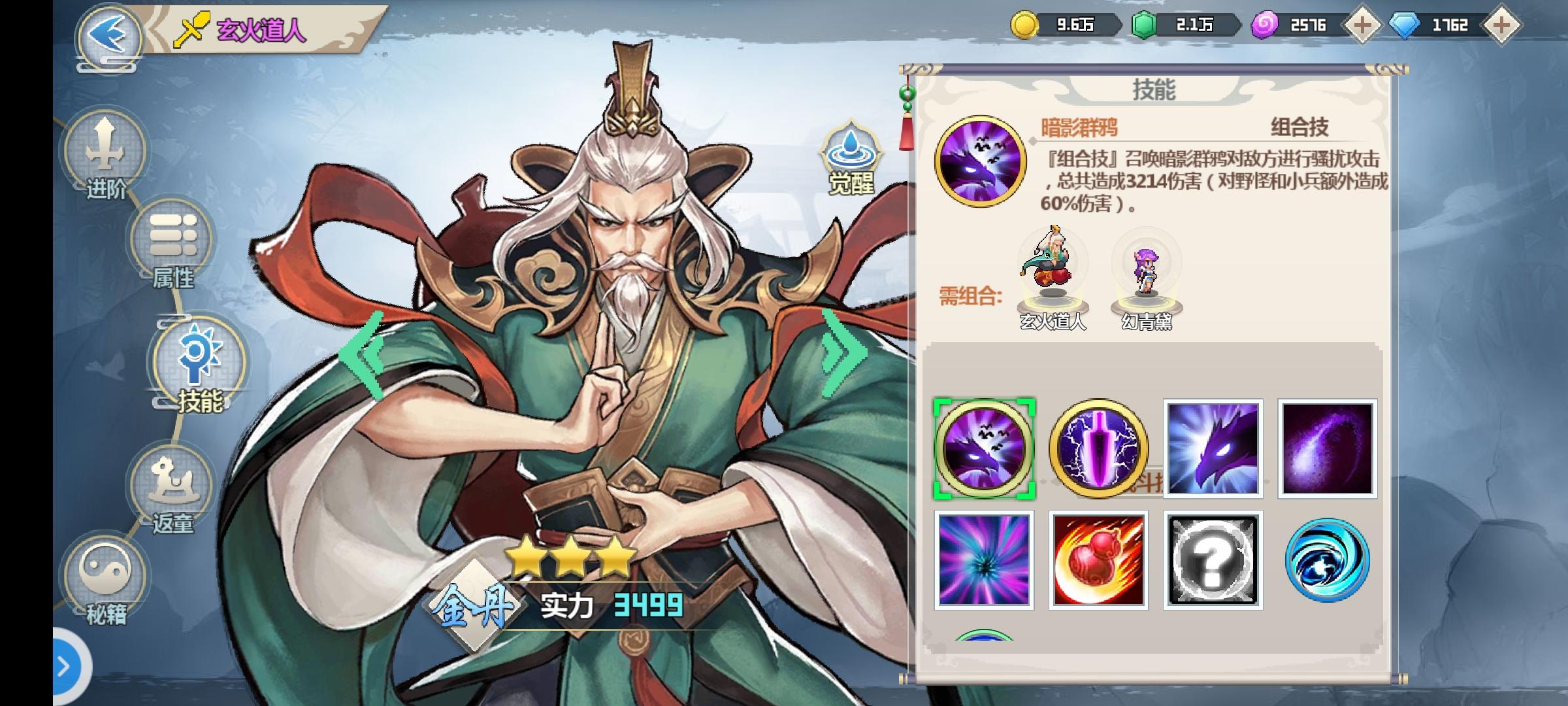Open the purple lightning dagger skill icon
Viewport: 1568px width, 706px height.
1098,448
